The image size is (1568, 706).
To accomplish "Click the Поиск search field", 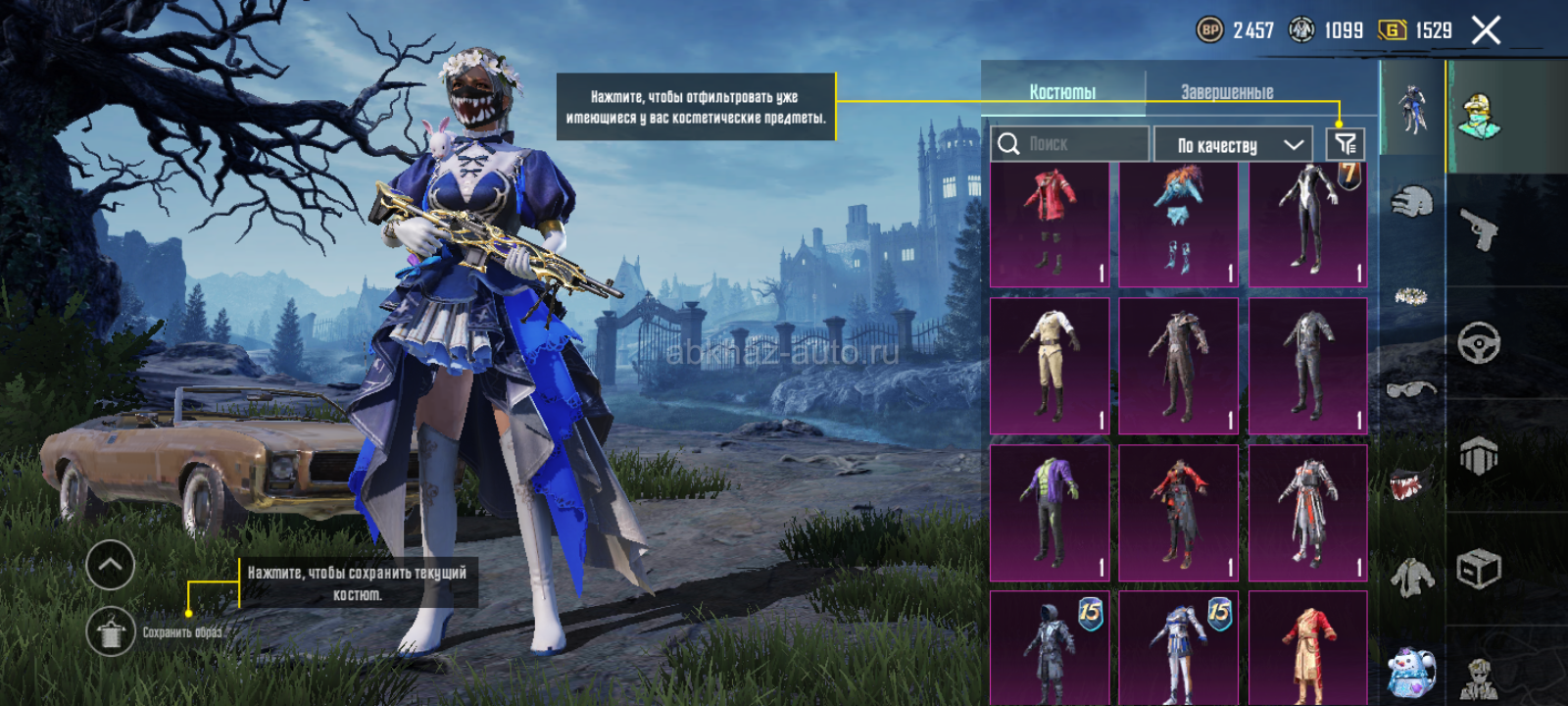I will pyautogui.click(x=1070, y=144).
